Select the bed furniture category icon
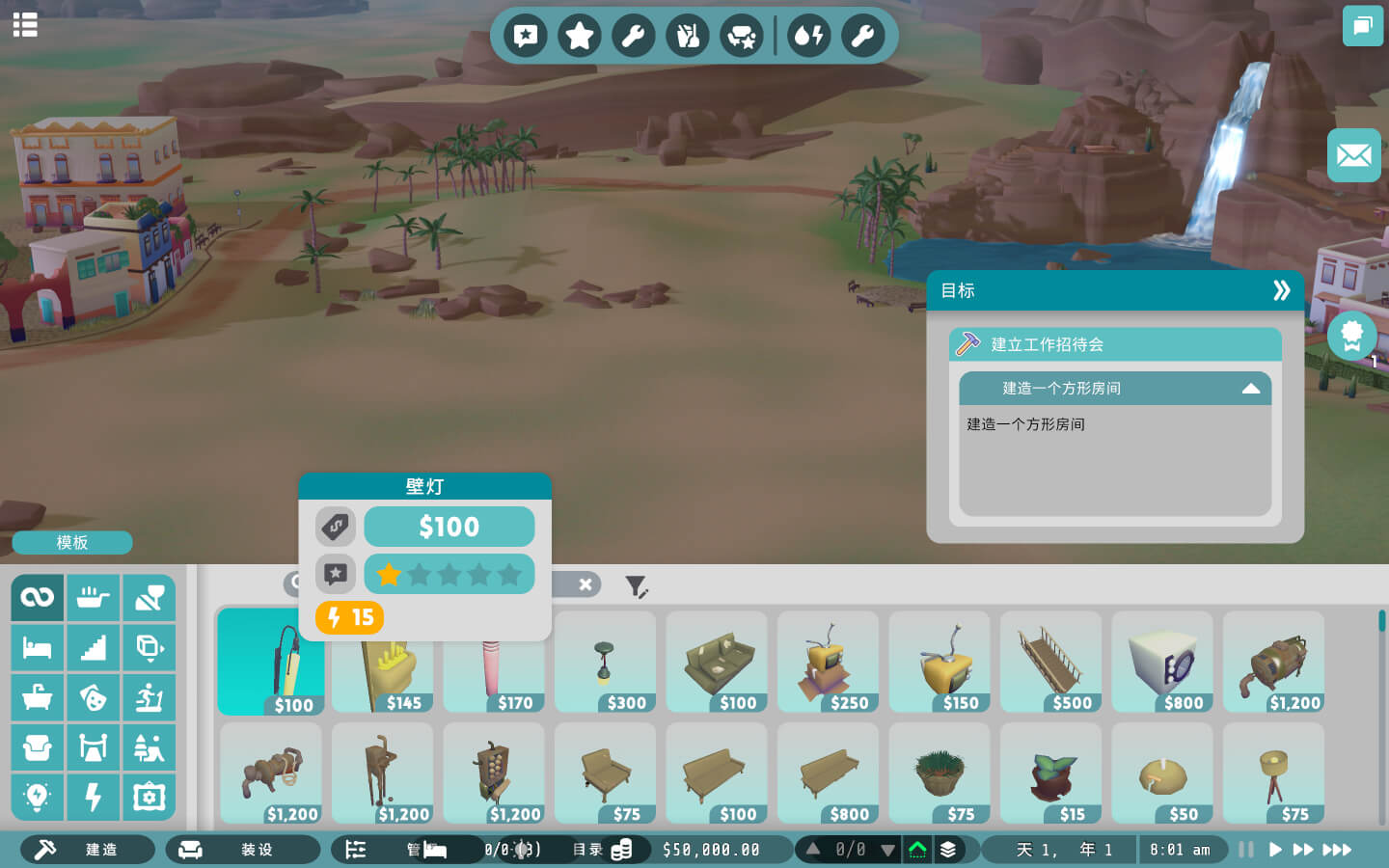The height and width of the screenshot is (868, 1389). (x=38, y=647)
